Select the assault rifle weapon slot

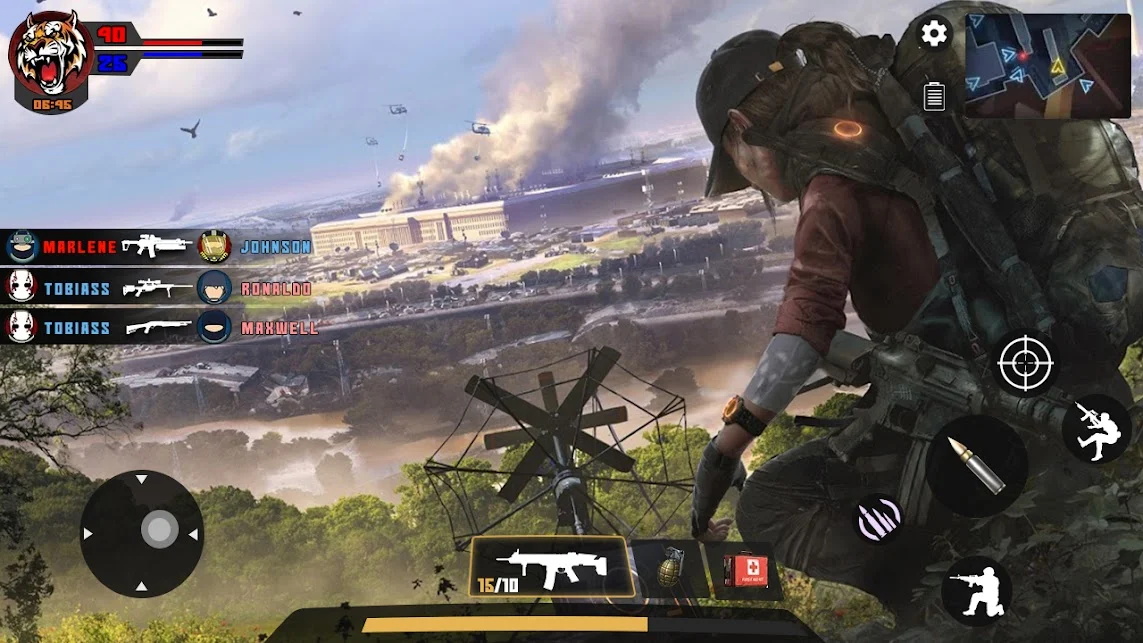[x=550, y=568]
